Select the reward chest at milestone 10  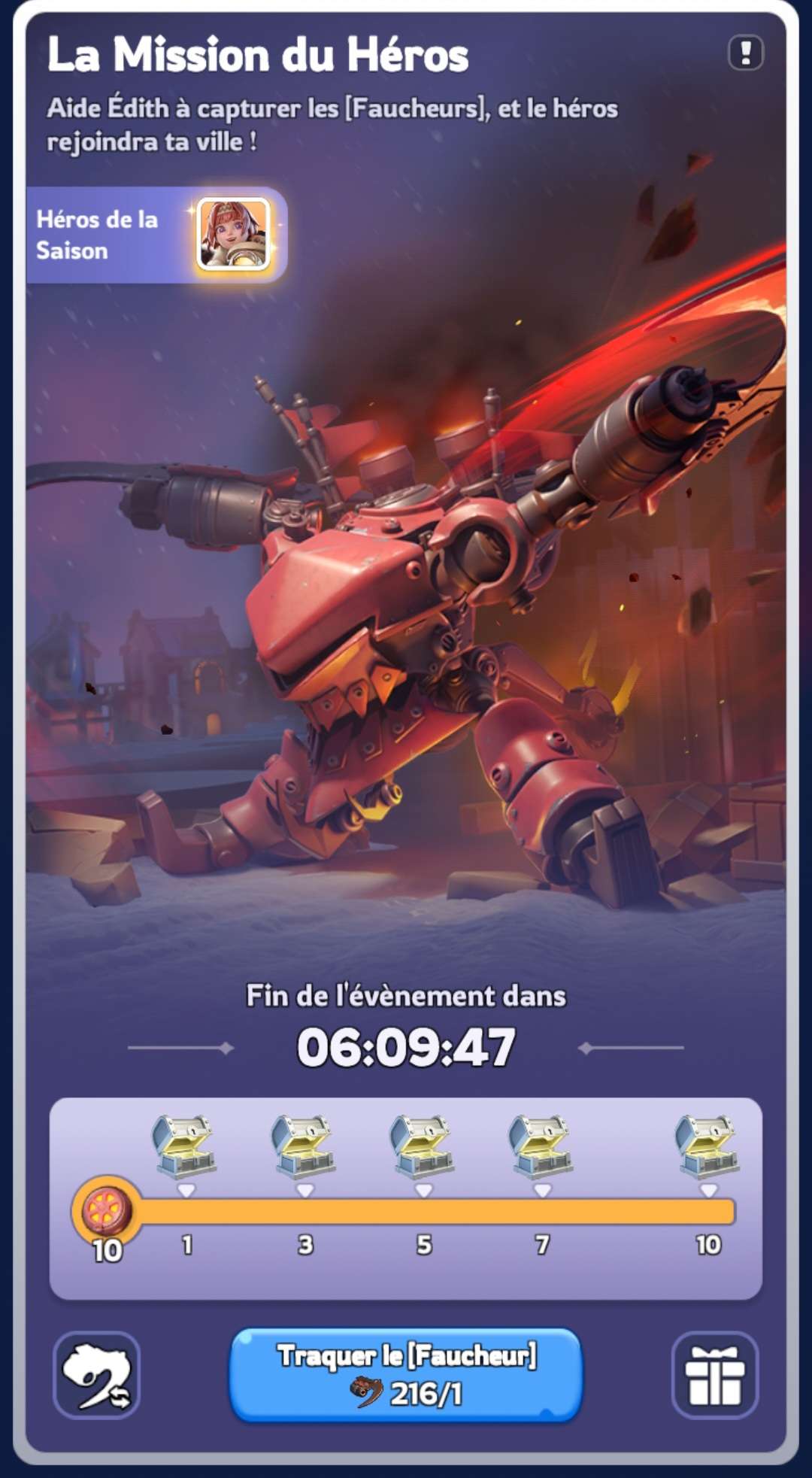pyautogui.click(x=707, y=1146)
